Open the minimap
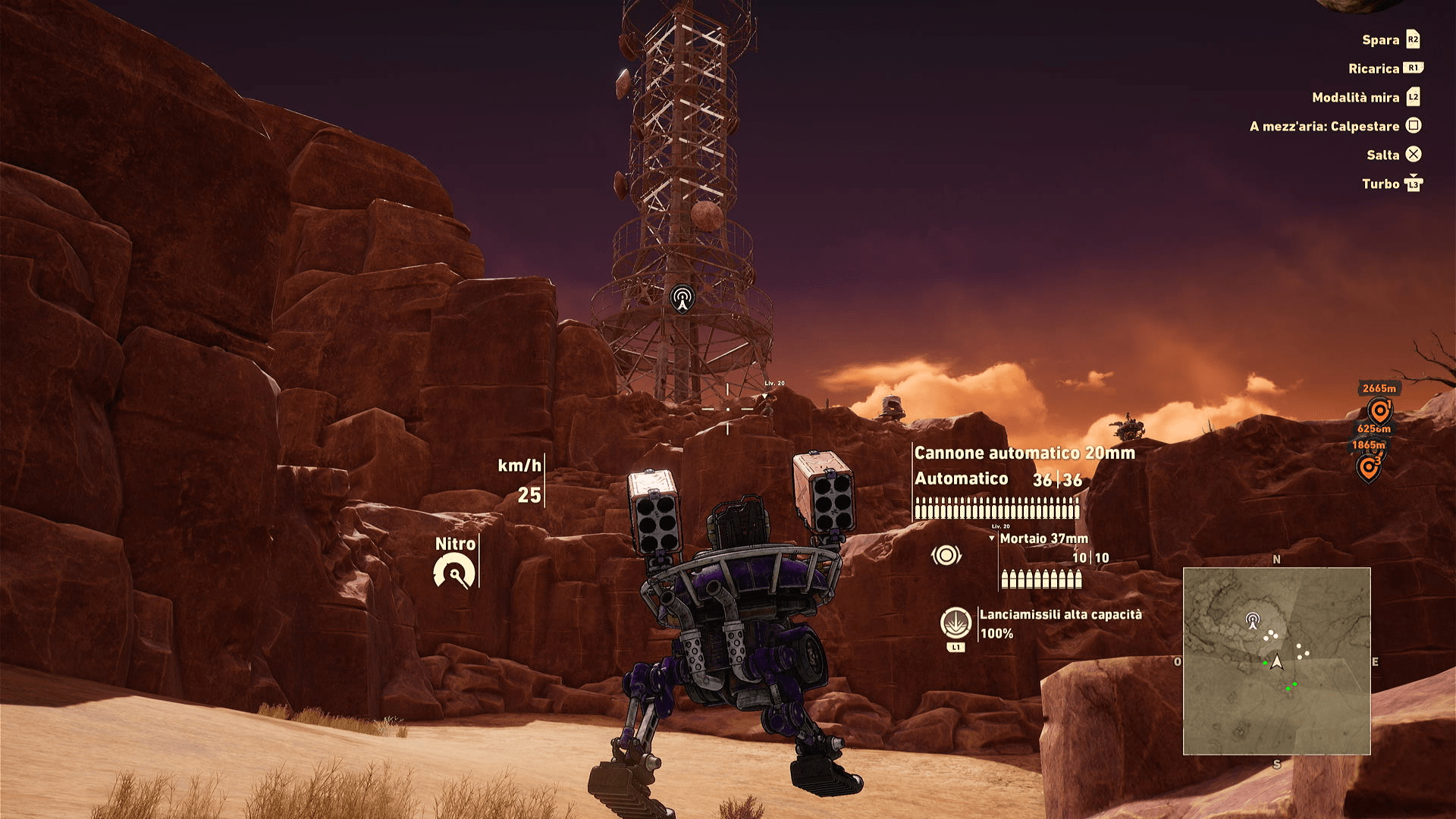 [1276, 661]
